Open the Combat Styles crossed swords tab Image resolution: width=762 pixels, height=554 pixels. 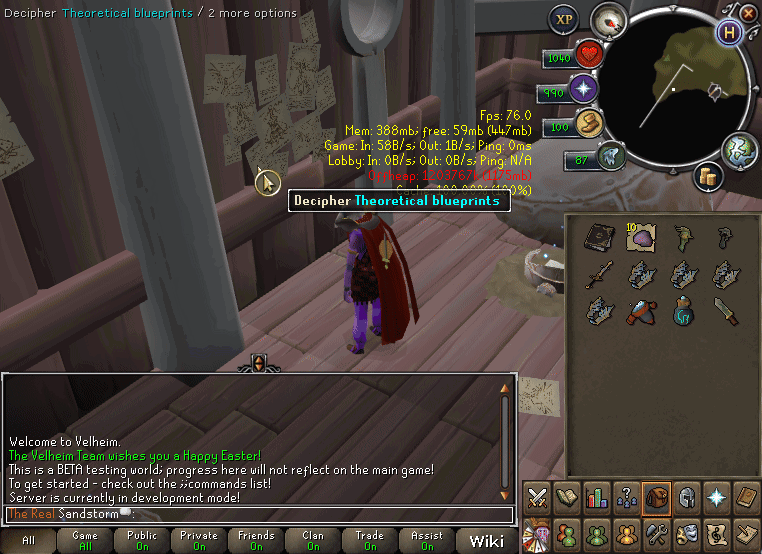[x=537, y=496]
